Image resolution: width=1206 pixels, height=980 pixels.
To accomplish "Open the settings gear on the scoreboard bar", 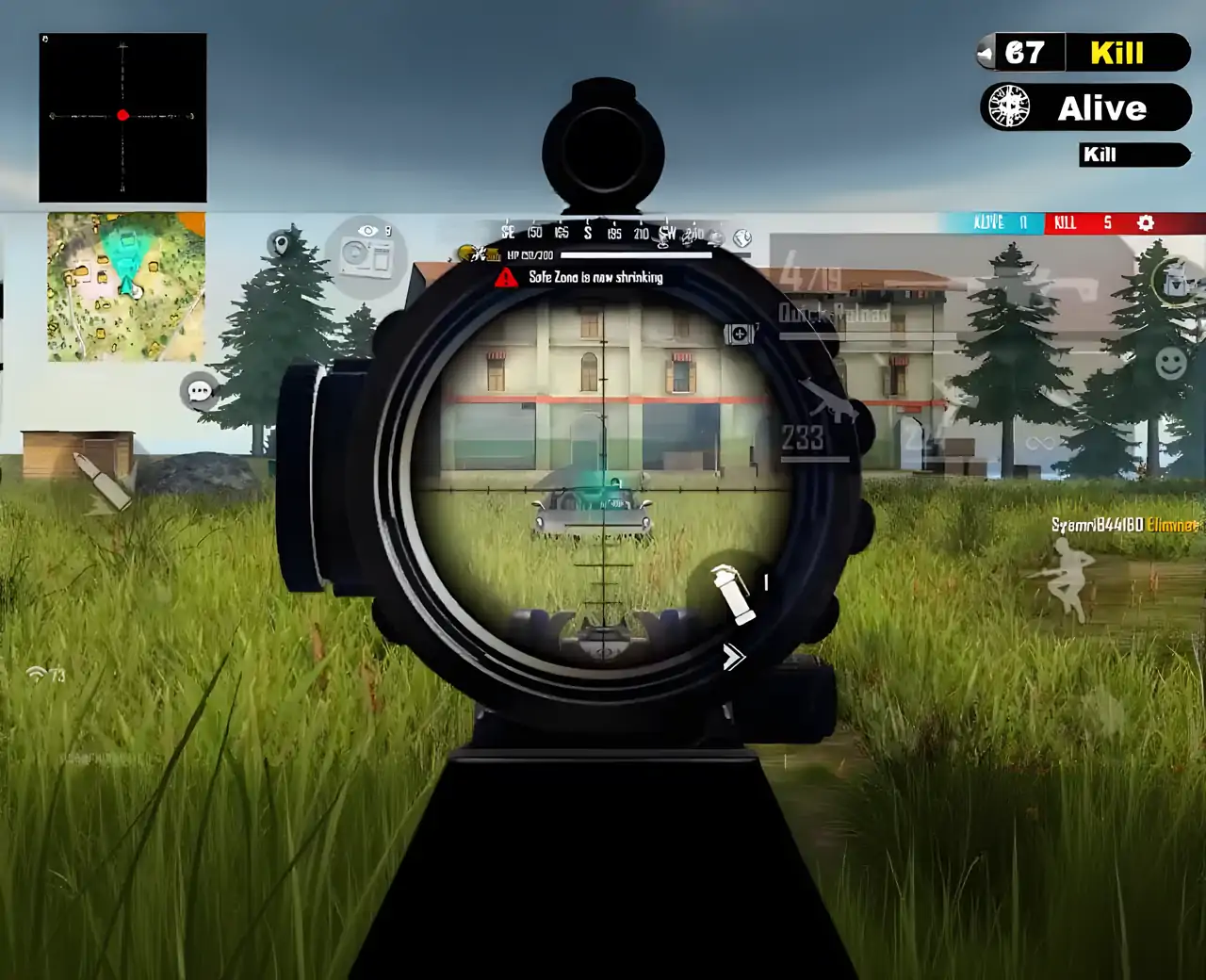I will [1146, 223].
